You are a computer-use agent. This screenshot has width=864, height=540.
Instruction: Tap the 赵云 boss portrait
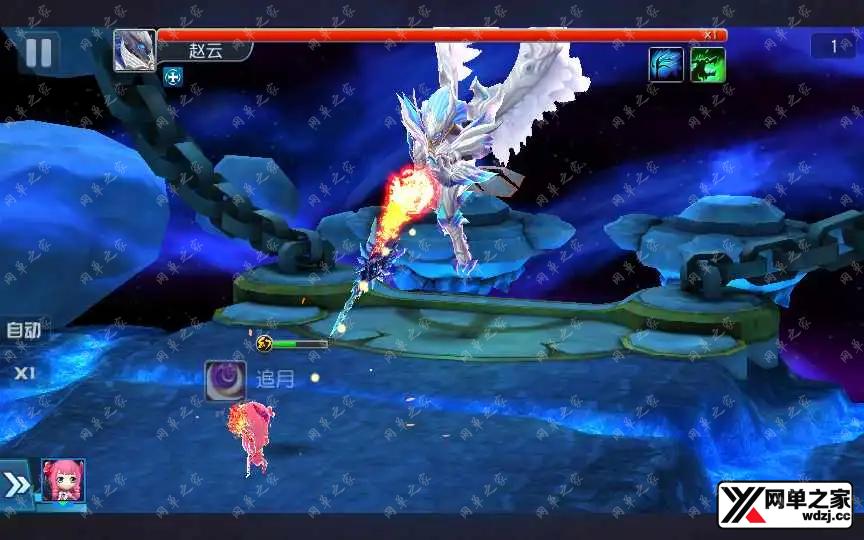(134, 51)
